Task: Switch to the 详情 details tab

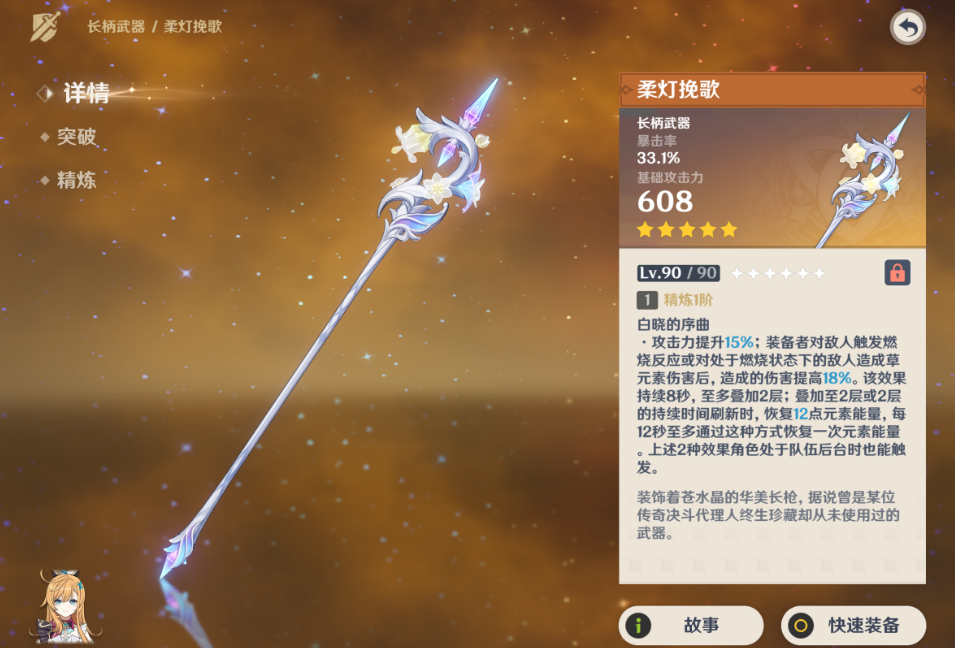Action: (85, 94)
